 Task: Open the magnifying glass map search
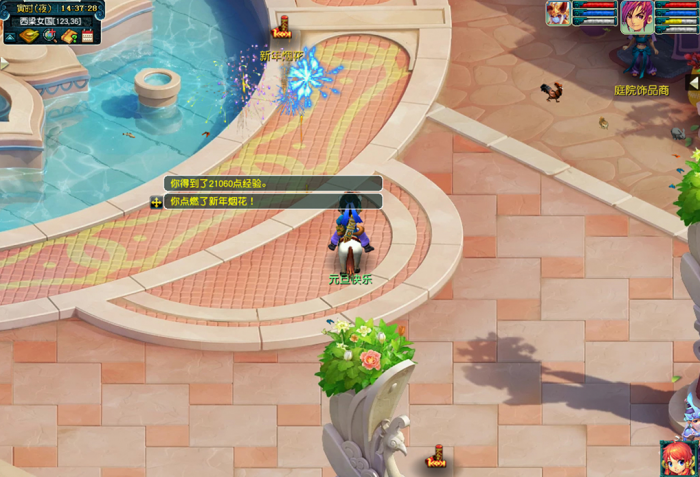[49, 36]
